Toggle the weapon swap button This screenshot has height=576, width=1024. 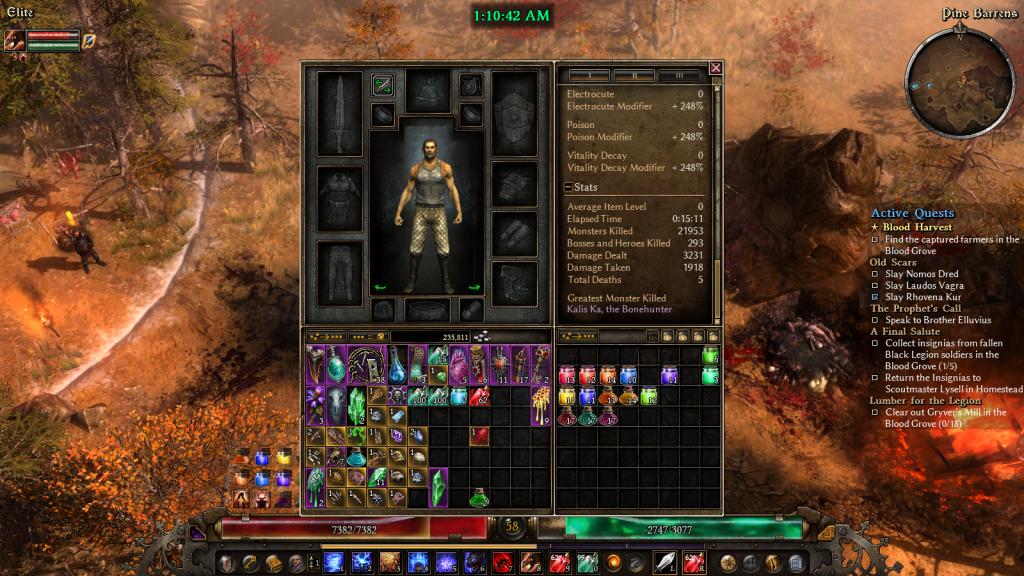tap(382, 85)
